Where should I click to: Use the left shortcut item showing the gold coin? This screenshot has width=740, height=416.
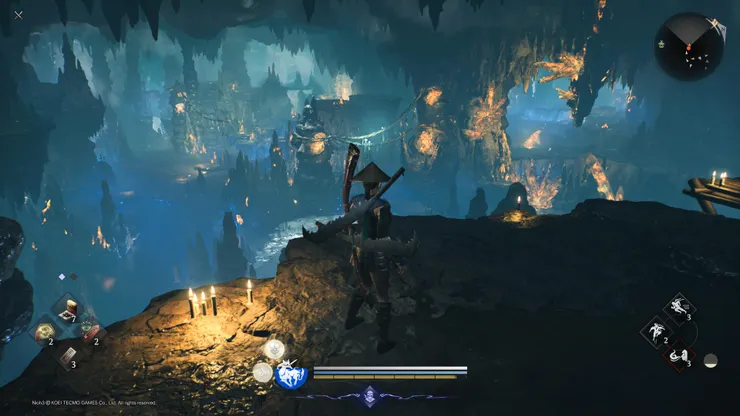point(44,333)
